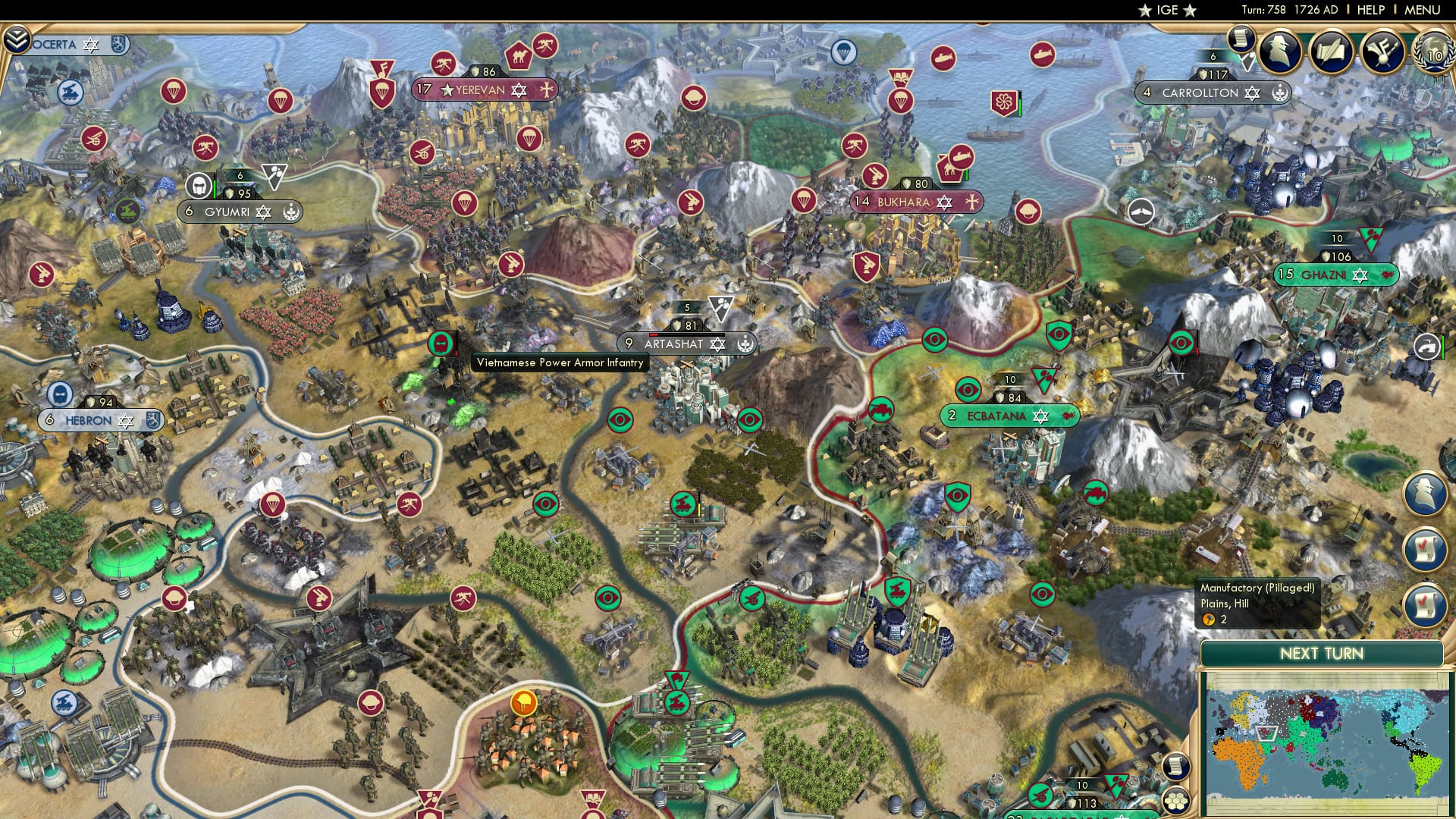This screenshot has width=1456, height=819.
Task: Click the World Congress laurel icon showing 10
Action: tap(1432, 53)
